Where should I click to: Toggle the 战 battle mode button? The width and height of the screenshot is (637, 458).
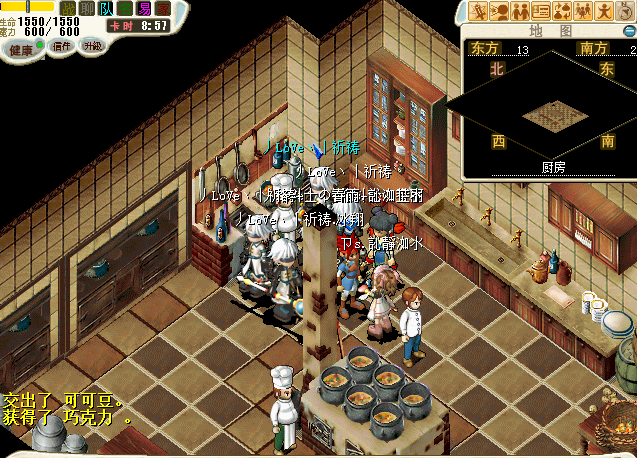coord(68,9)
